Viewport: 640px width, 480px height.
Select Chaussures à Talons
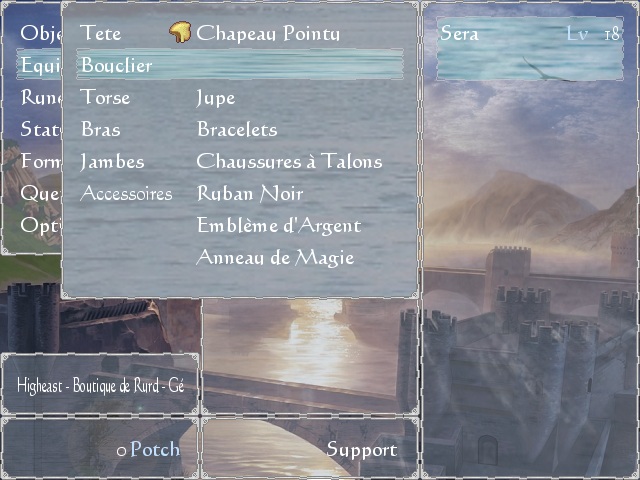tap(289, 162)
